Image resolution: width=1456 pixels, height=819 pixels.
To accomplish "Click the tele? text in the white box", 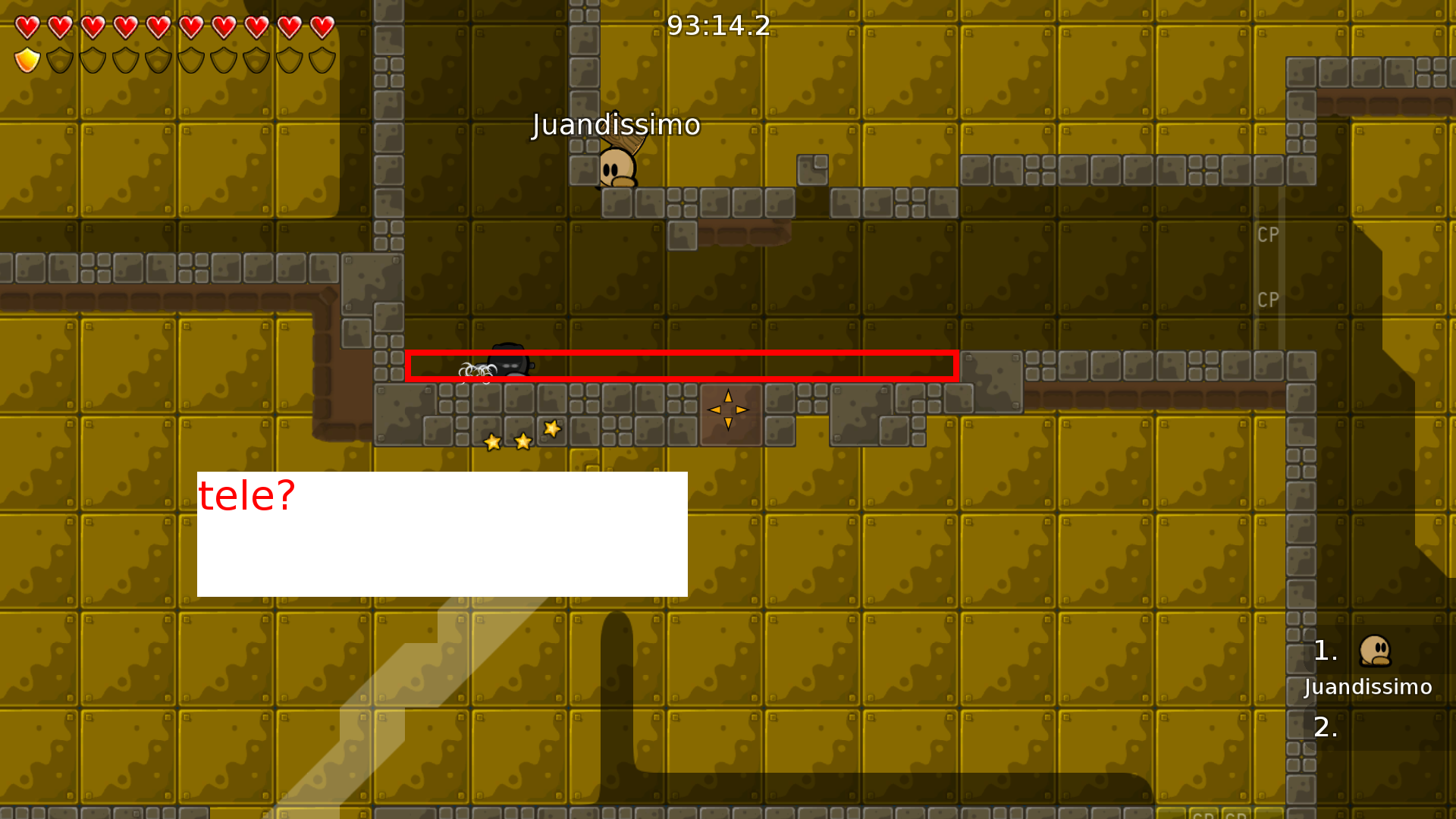I will (246, 495).
